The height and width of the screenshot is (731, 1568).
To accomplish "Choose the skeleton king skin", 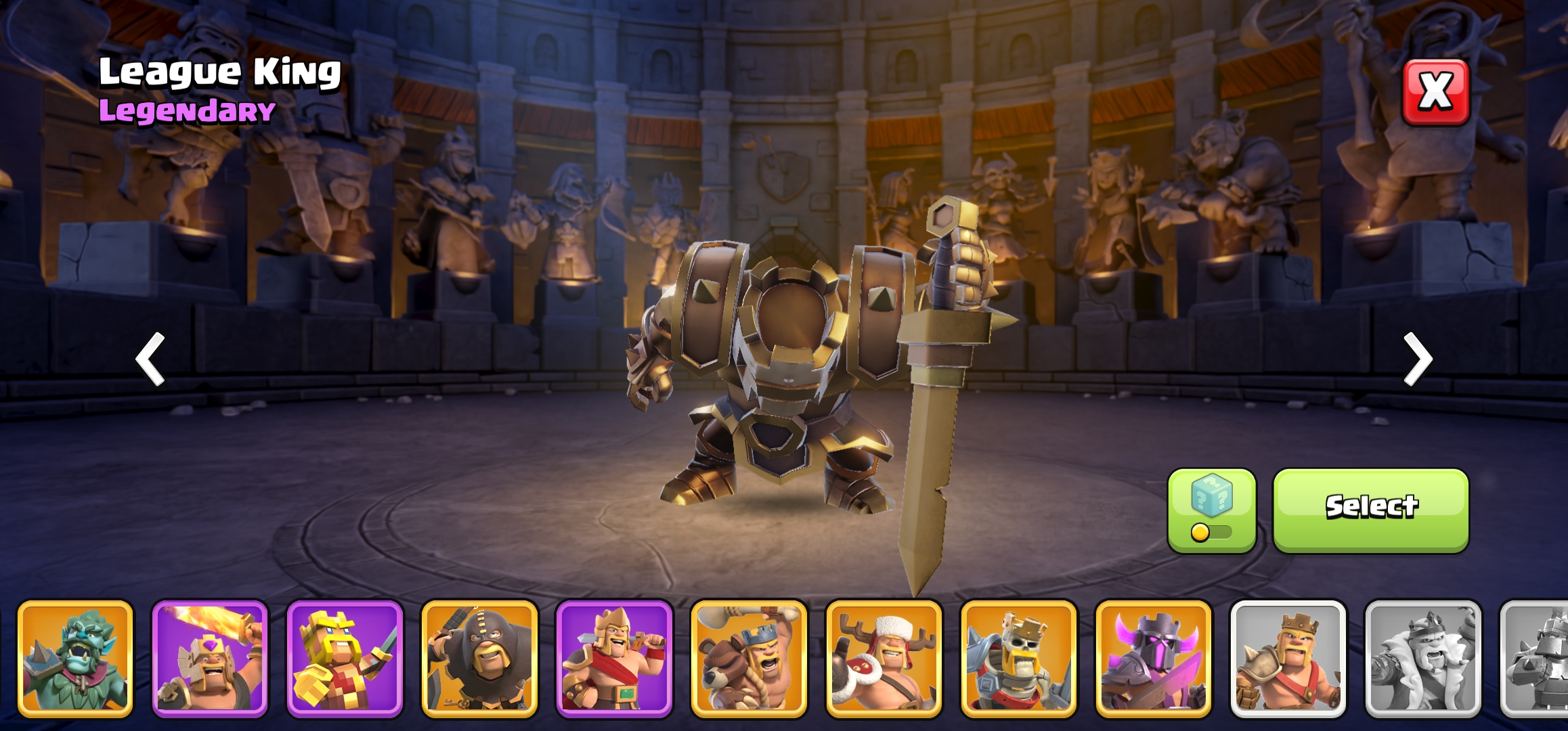I will [1018, 659].
